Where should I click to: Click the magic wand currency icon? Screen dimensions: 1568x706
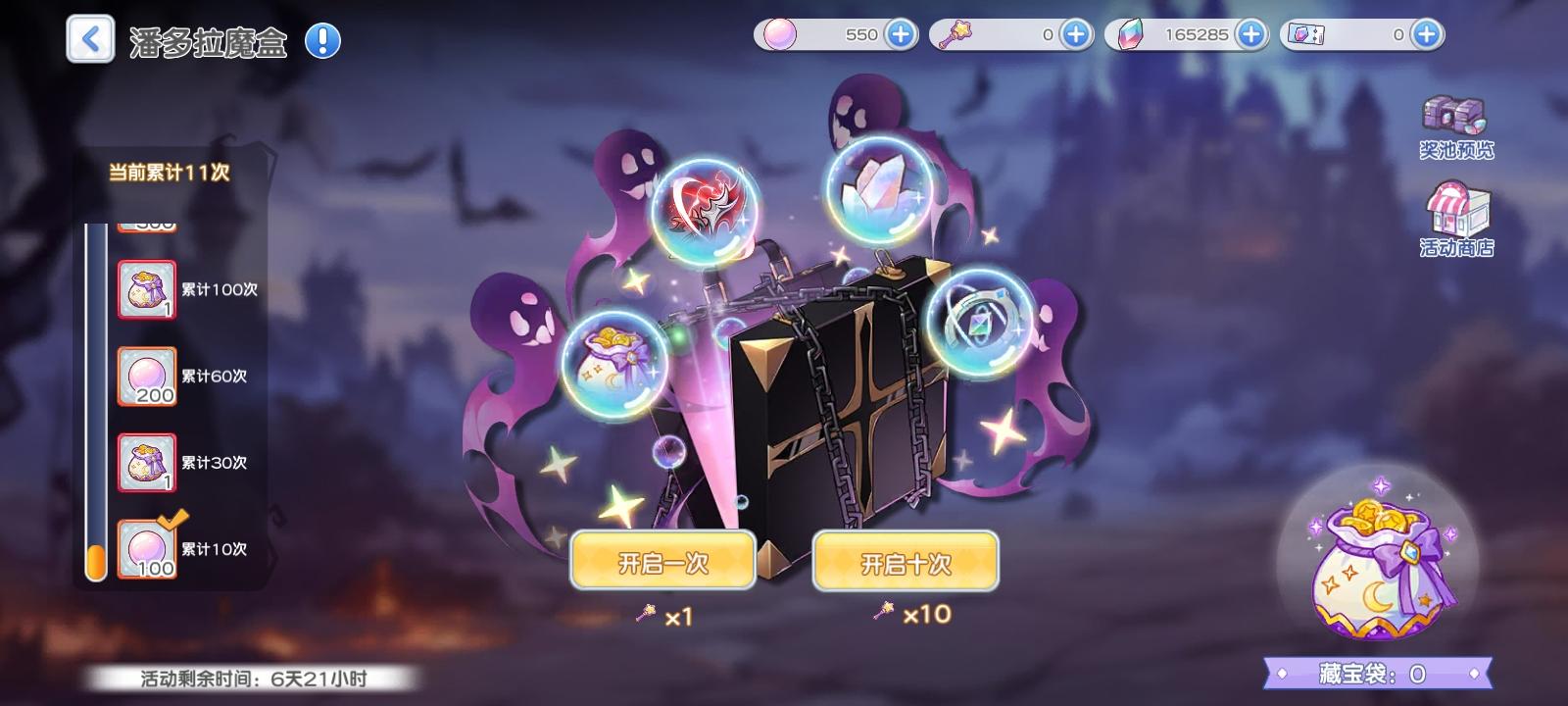tap(954, 34)
